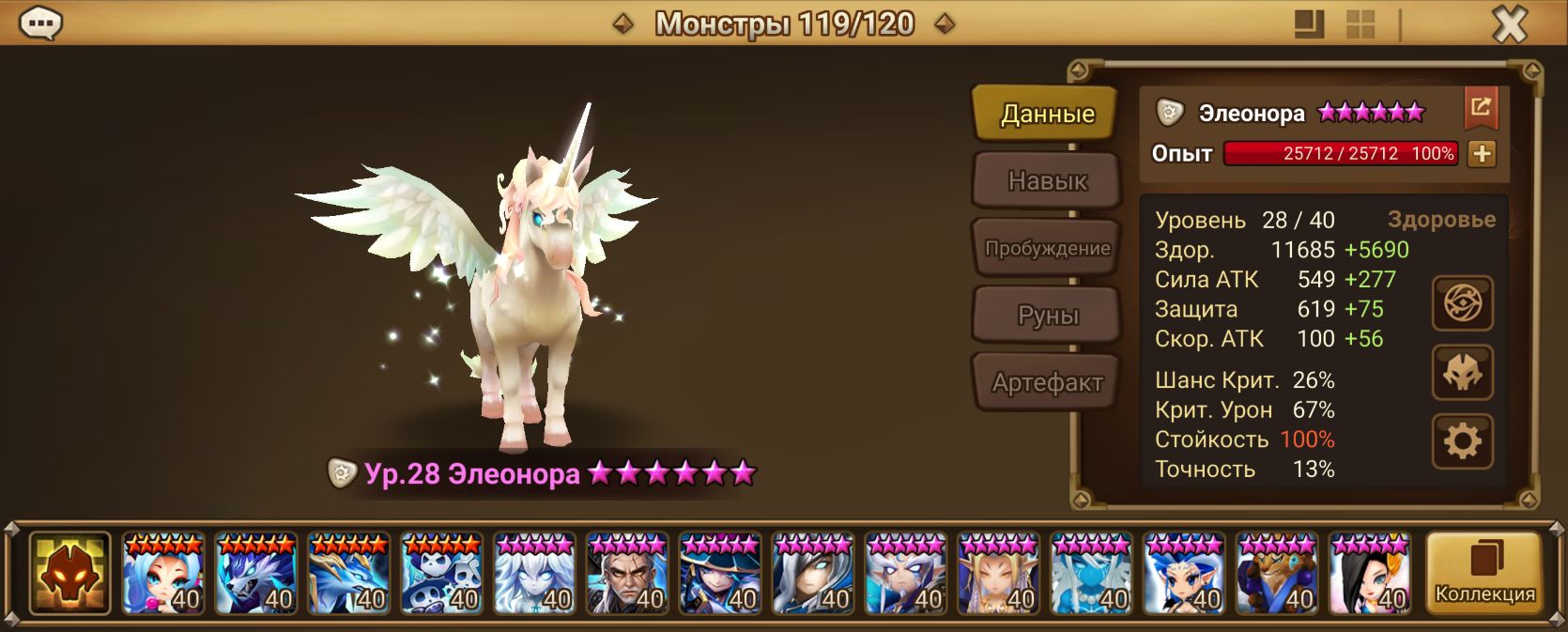Select the grey-bearded man monster thumbnail
This screenshot has width=1568, height=632.
627,574
